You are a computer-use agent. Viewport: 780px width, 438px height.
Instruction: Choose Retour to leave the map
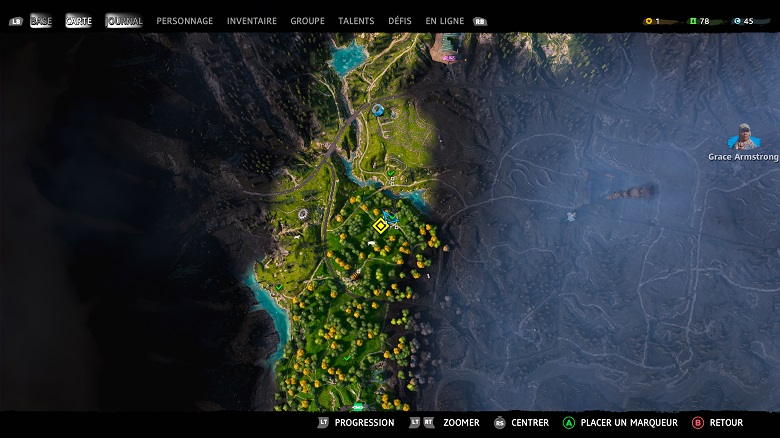point(718,423)
